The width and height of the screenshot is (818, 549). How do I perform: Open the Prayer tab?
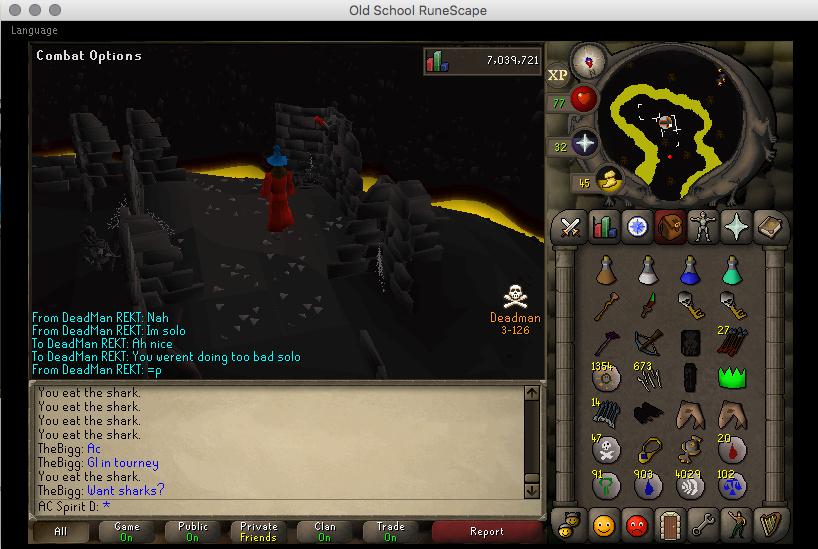coord(736,227)
